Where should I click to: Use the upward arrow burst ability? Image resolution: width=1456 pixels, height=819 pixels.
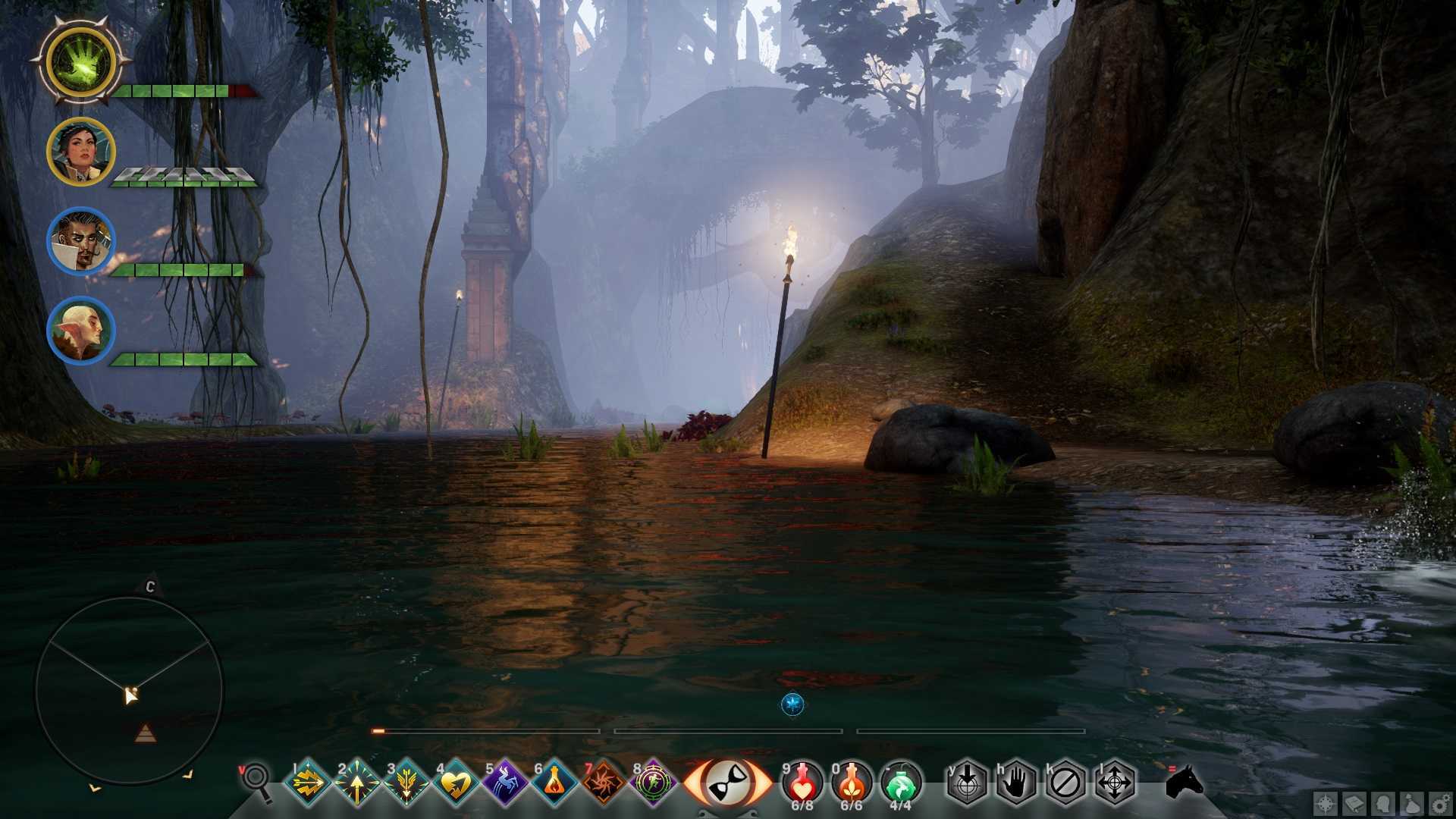point(356,782)
